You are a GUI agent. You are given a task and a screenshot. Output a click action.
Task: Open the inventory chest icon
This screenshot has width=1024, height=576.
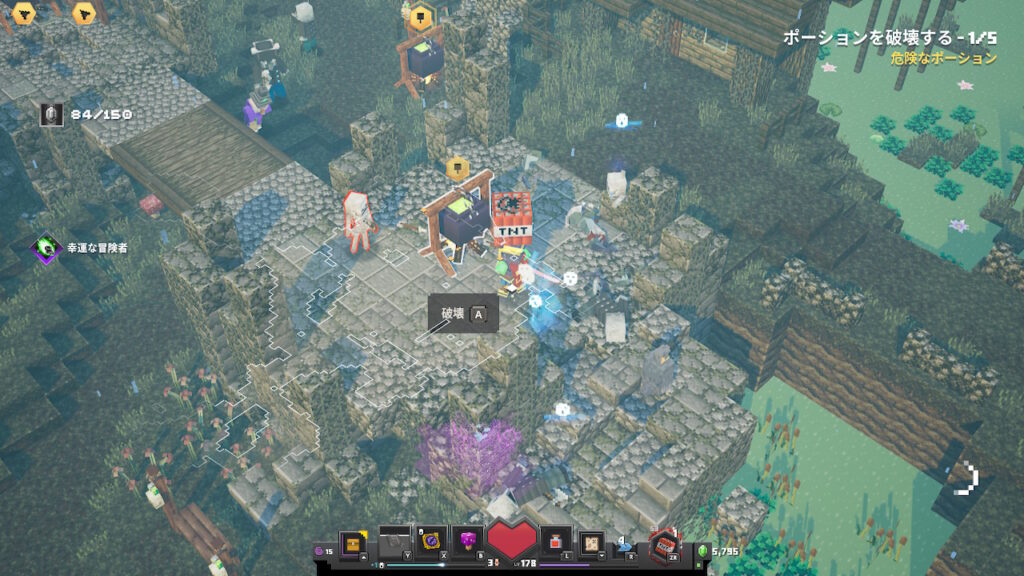(352, 543)
